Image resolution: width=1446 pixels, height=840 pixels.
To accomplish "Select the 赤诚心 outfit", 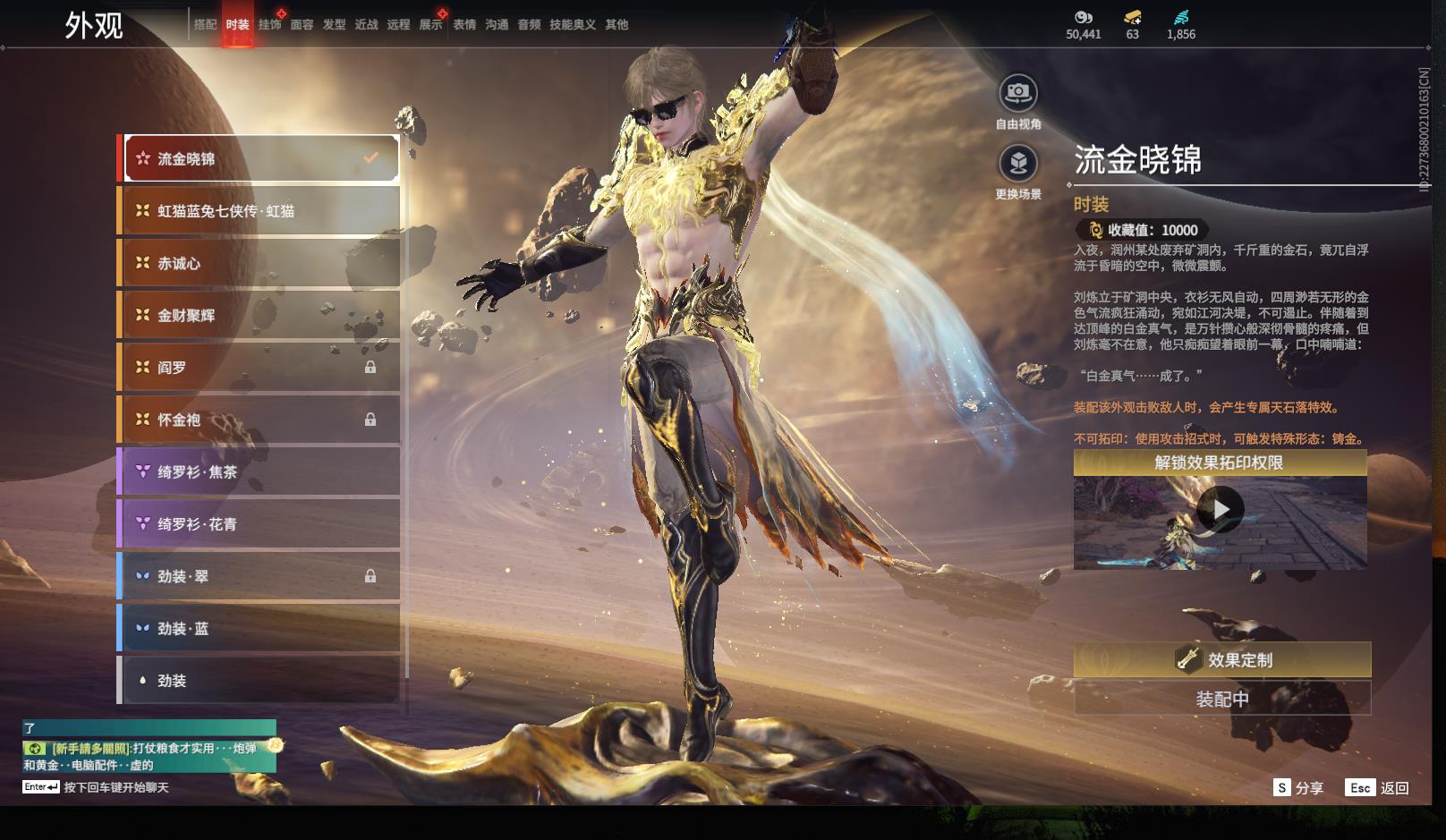I will [259, 263].
